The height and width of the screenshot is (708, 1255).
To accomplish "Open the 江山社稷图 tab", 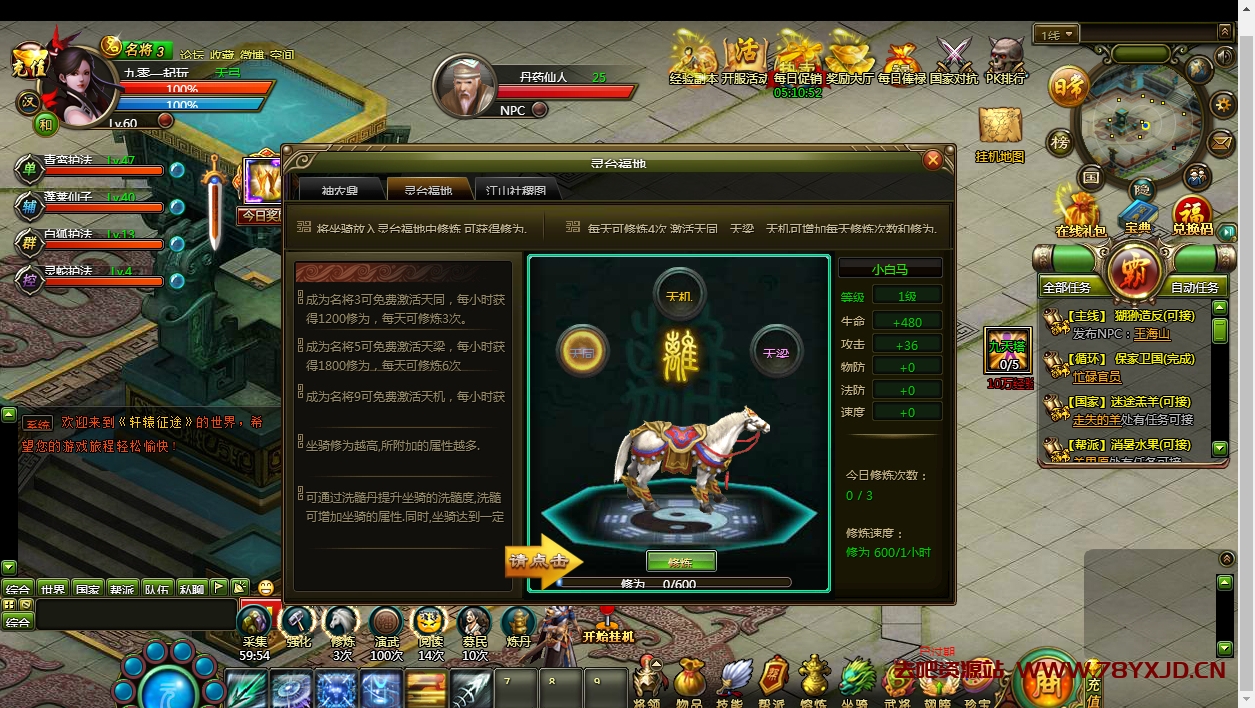I will click(516, 189).
